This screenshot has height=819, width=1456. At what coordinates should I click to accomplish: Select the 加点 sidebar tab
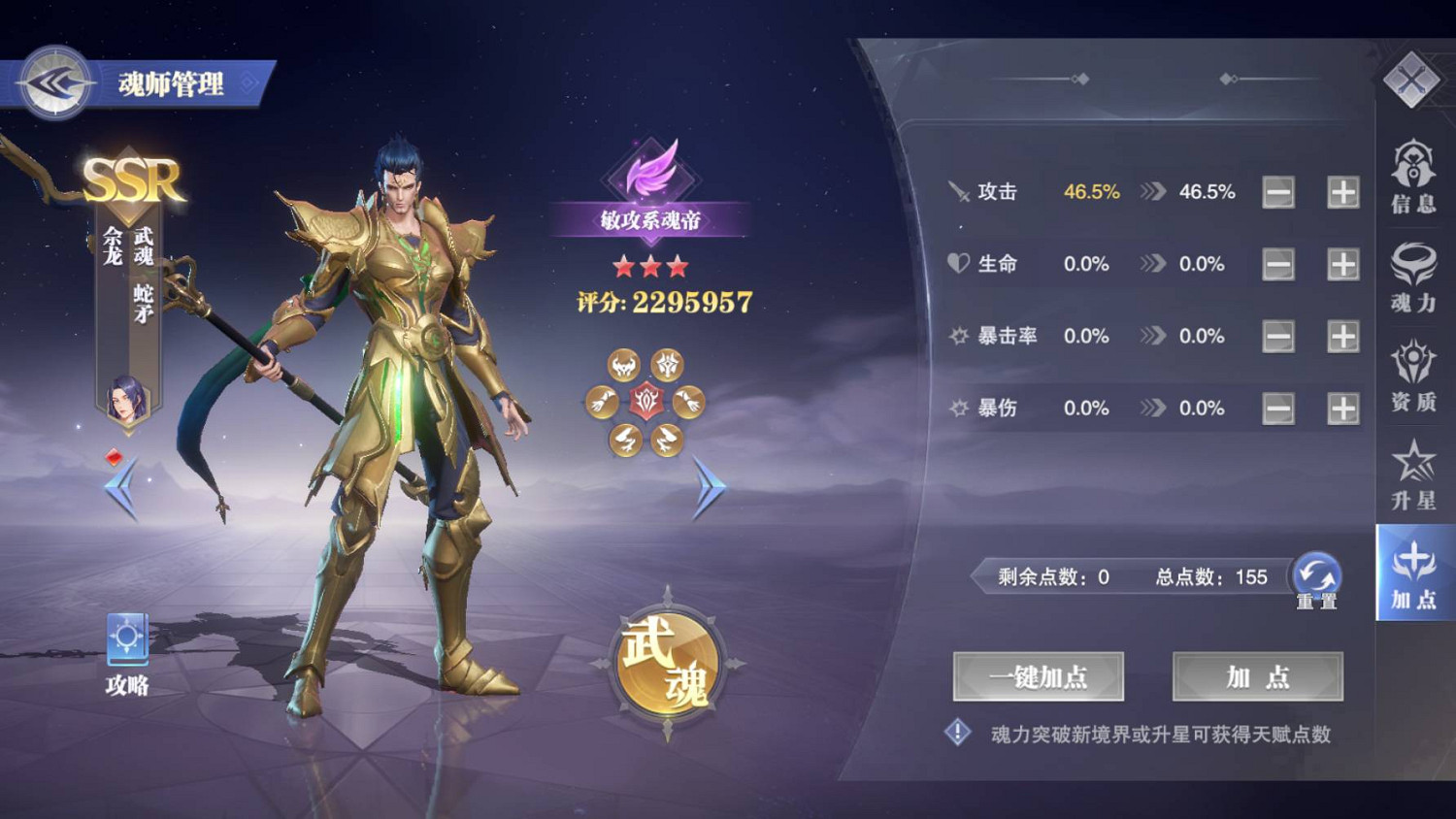point(1413,577)
